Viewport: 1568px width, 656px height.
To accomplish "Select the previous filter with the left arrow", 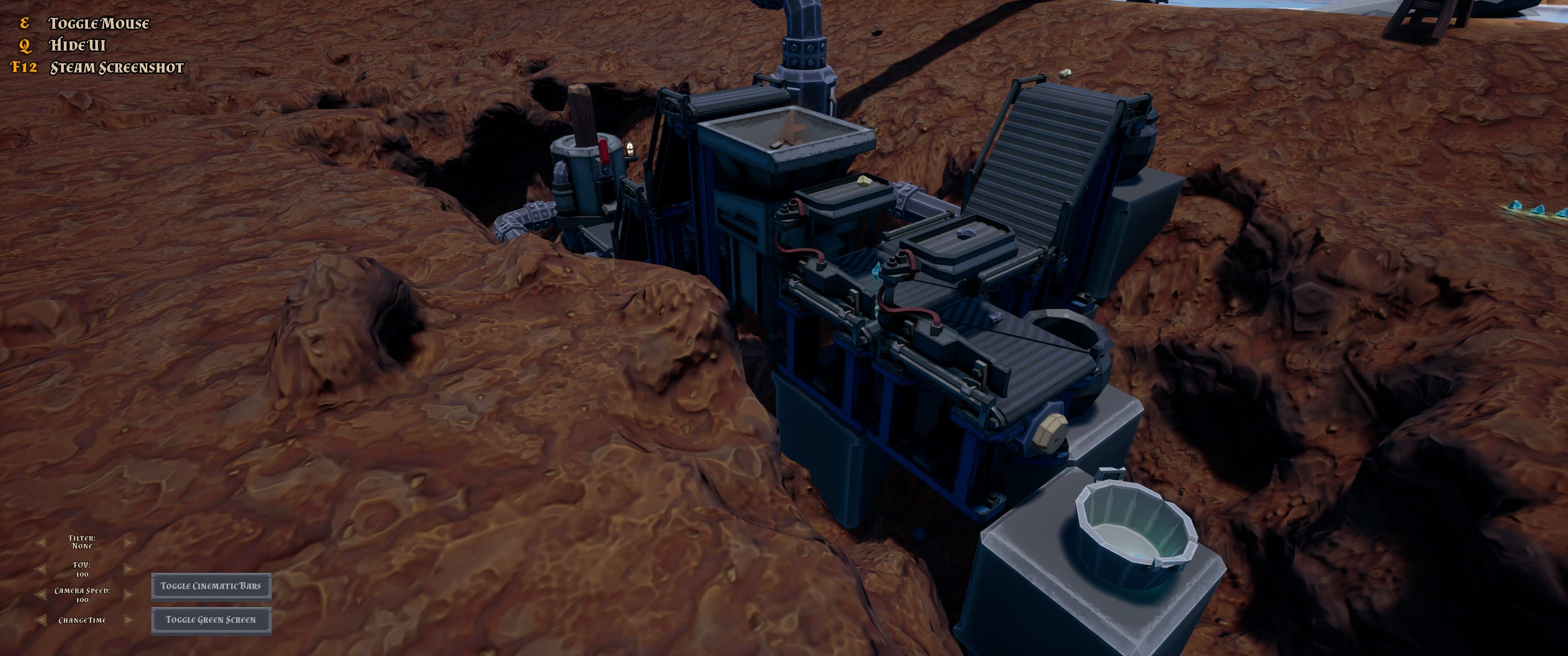I will click(41, 542).
